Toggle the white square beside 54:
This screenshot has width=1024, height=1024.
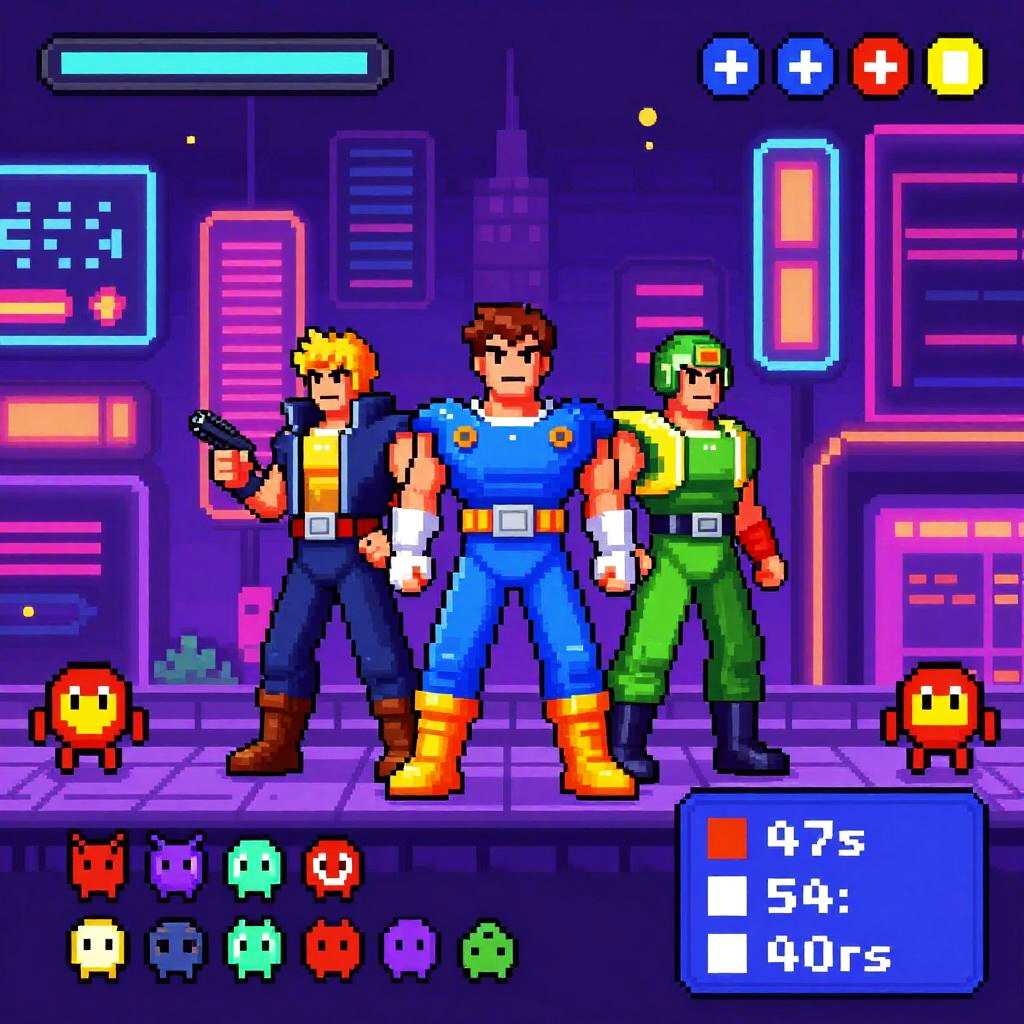727,895
